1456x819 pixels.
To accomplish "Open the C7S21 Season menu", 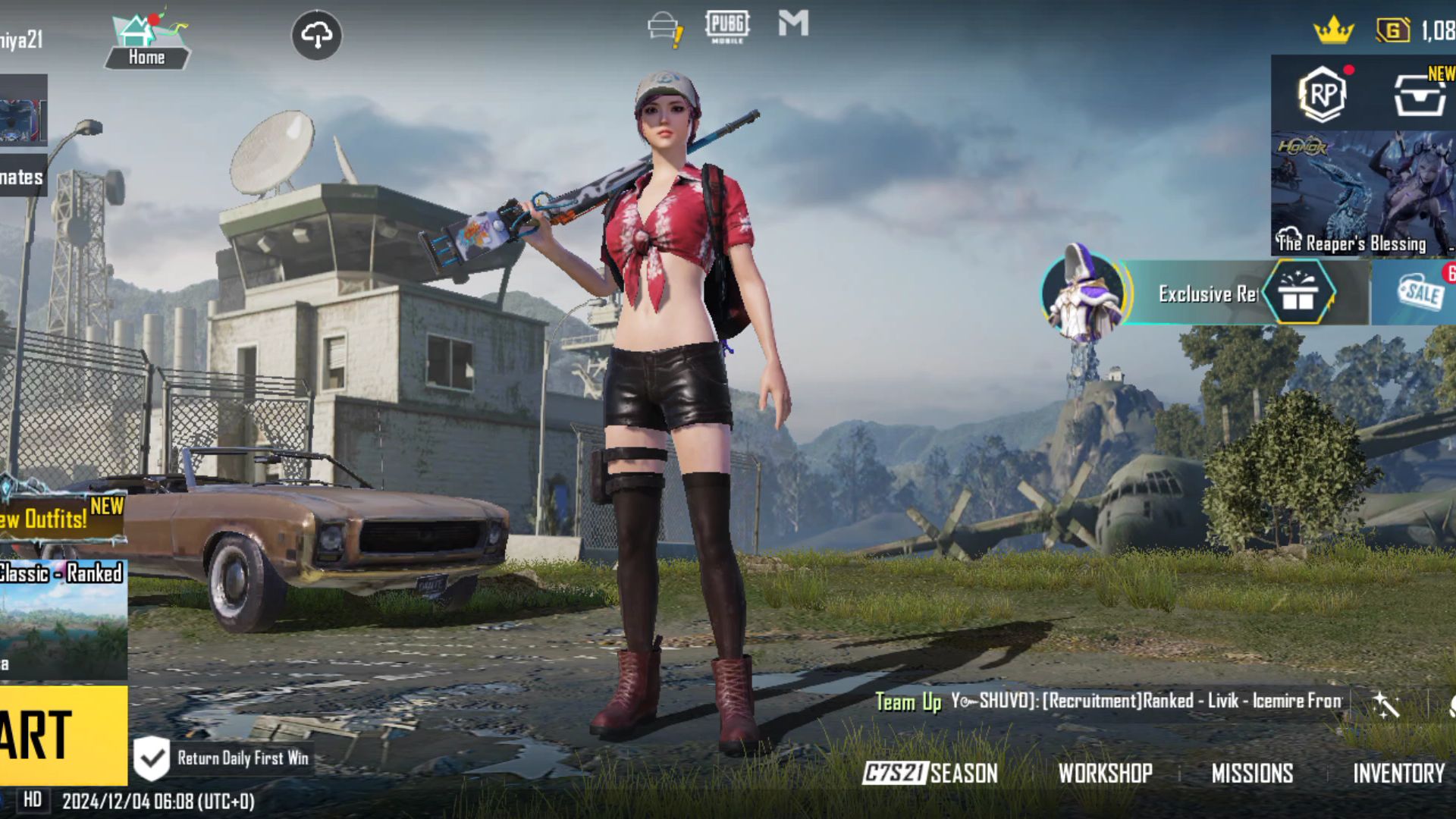I will coord(930,773).
